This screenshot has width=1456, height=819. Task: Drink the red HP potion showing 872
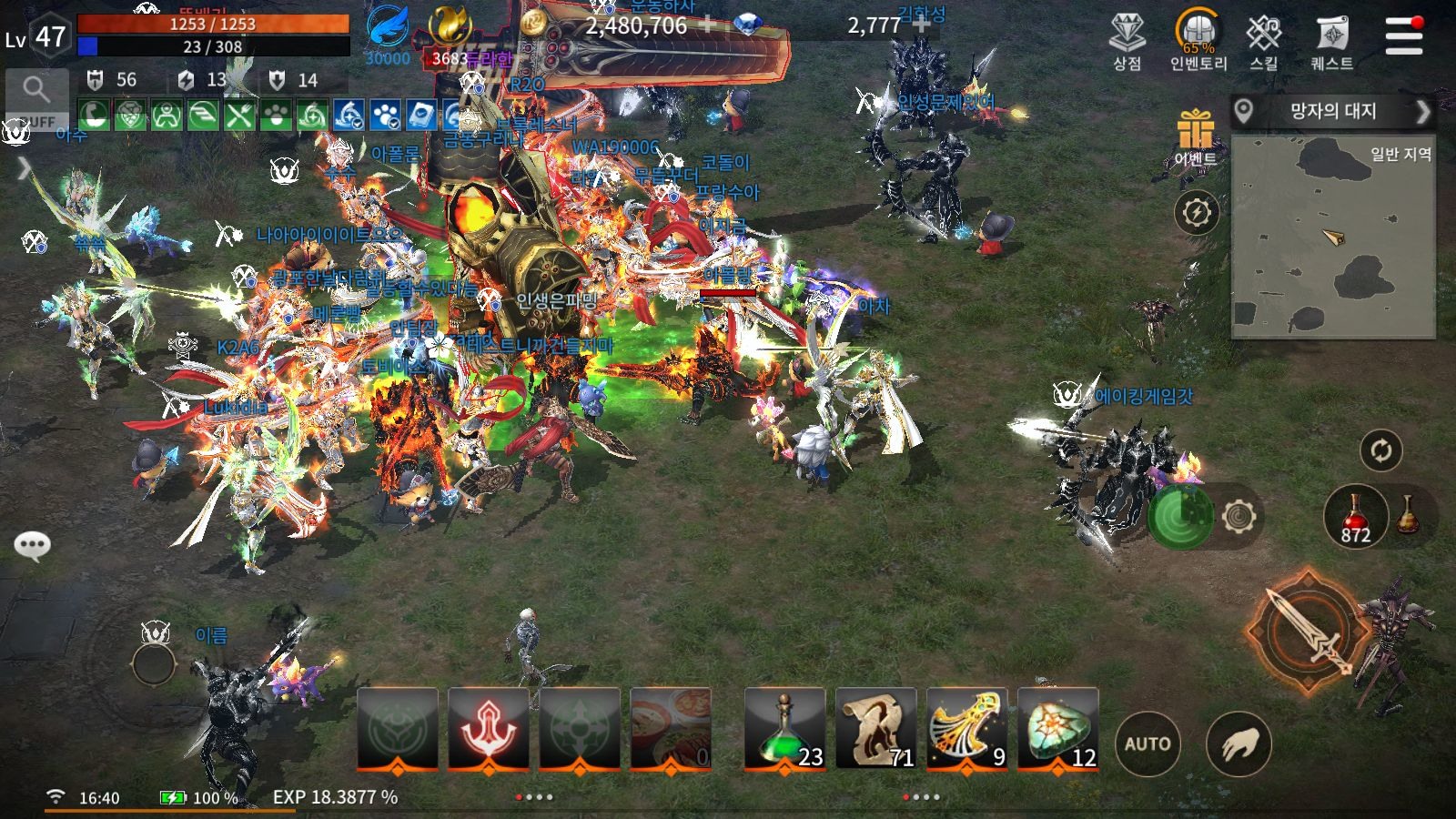tap(1355, 517)
